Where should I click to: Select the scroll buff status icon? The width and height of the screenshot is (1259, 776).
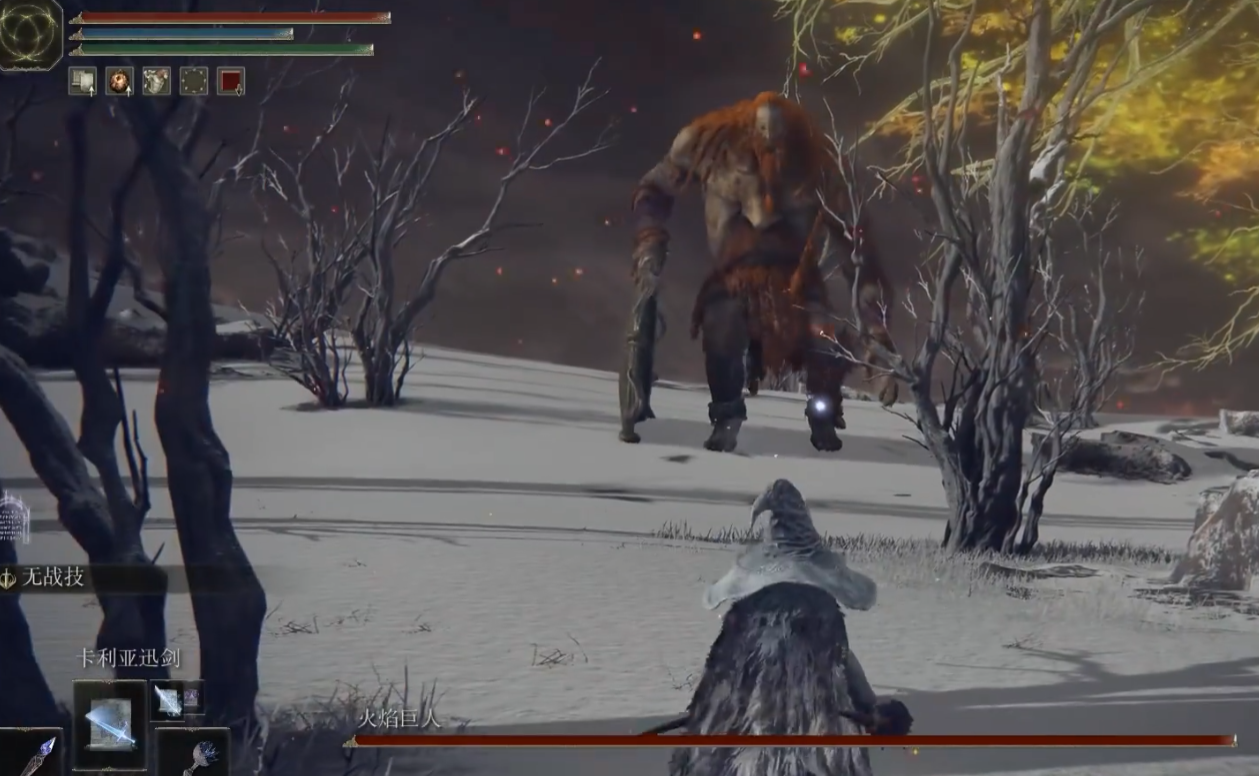point(82,81)
